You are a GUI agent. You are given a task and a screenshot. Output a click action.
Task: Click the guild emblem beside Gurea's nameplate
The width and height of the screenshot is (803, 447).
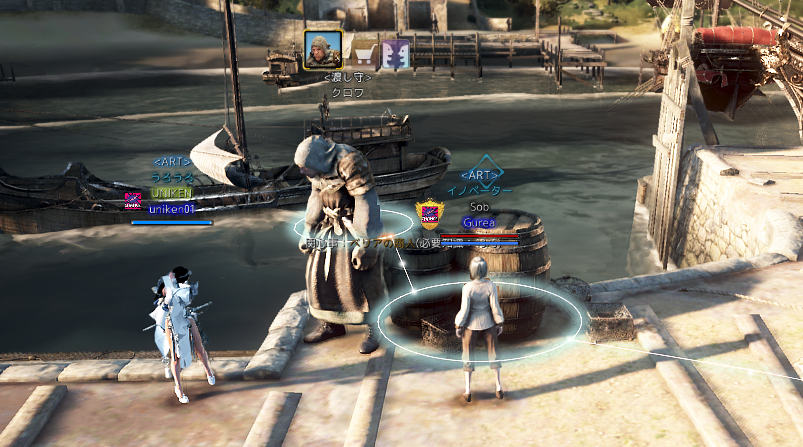[429, 215]
